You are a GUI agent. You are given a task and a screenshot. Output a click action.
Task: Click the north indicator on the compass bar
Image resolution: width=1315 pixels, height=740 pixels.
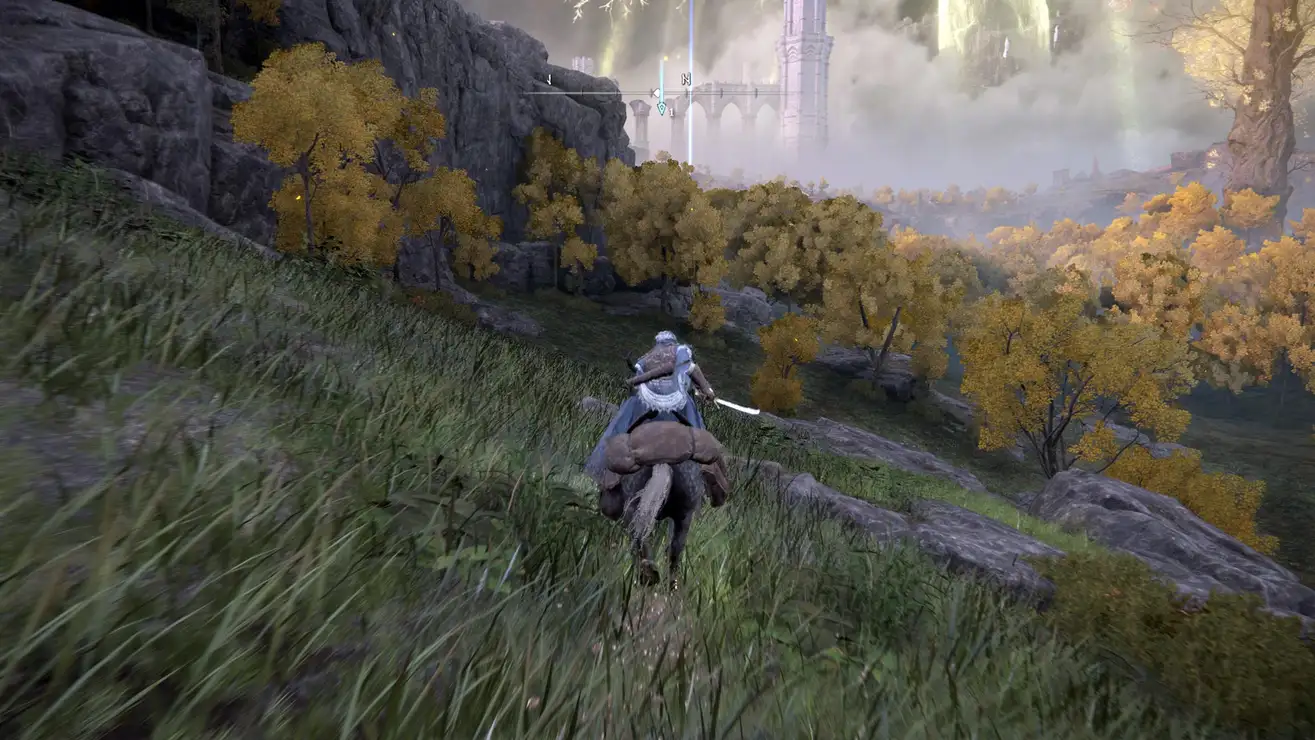point(687,80)
